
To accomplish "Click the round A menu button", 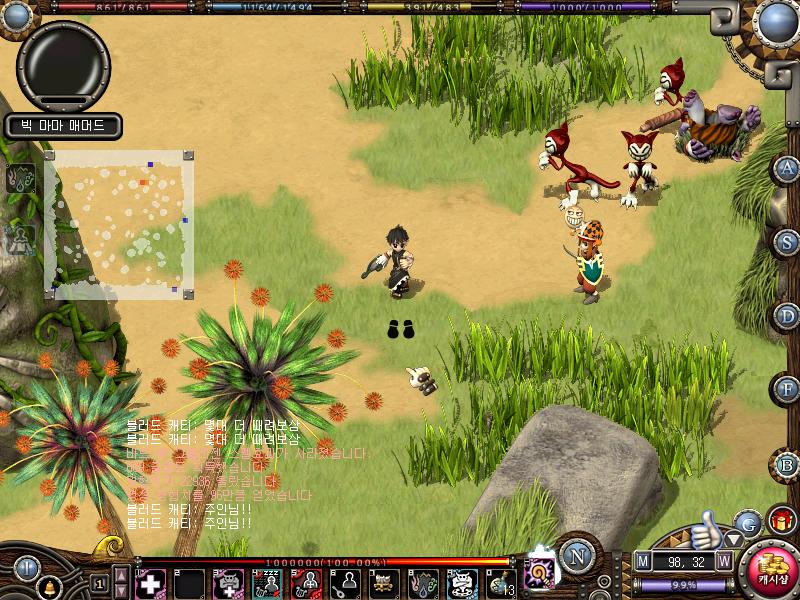I will (787, 168).
